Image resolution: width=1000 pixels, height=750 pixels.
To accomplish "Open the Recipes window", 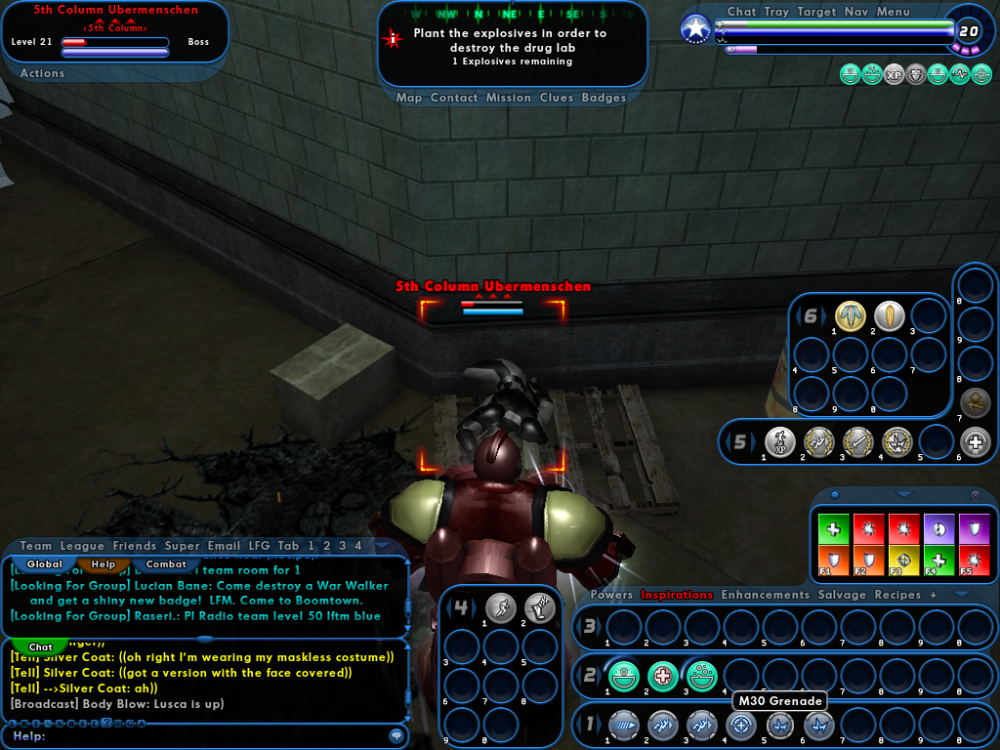I will [x=899, y=595].
